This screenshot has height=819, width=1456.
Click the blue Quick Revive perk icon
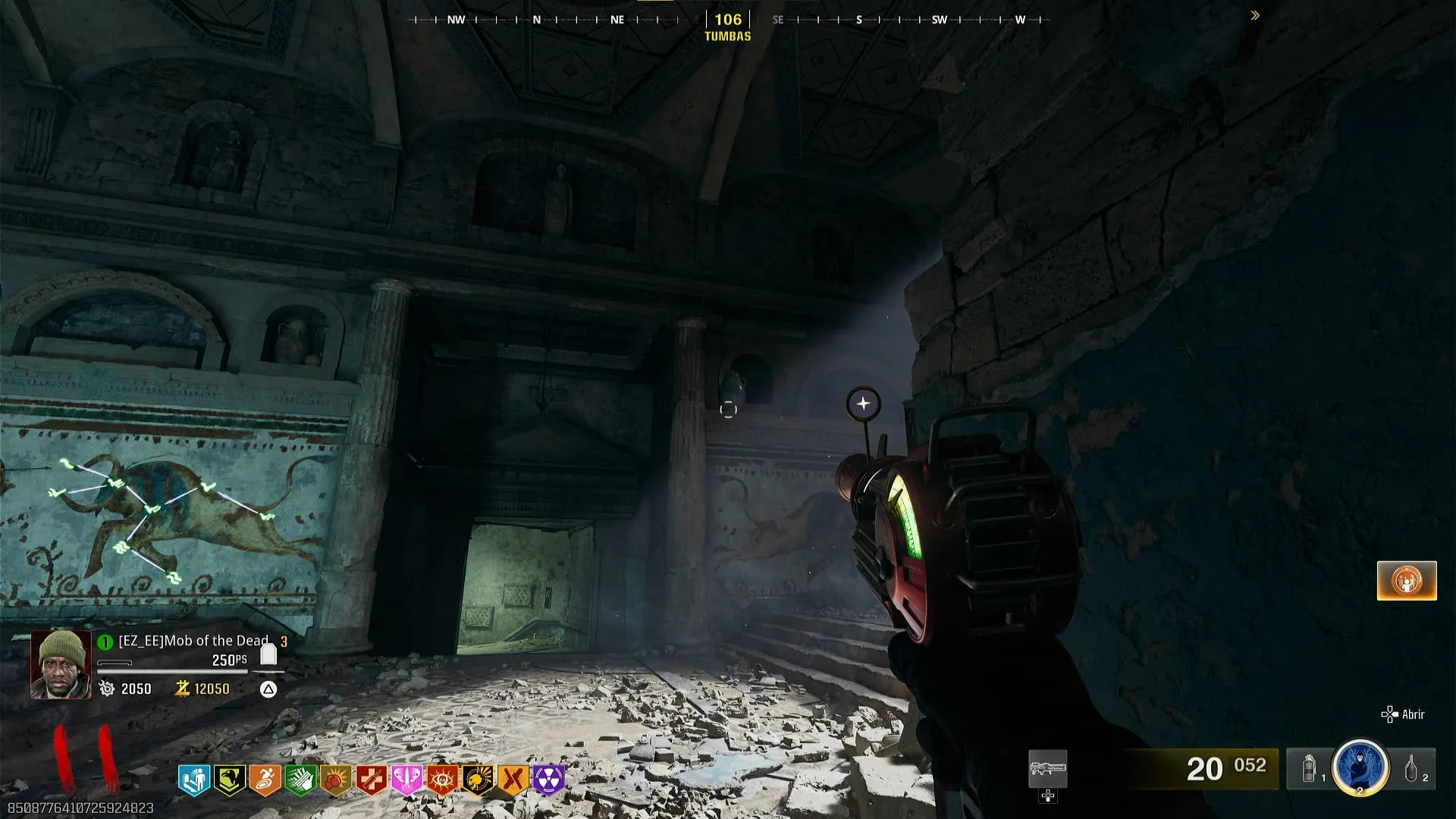click(x=193, y=780)
